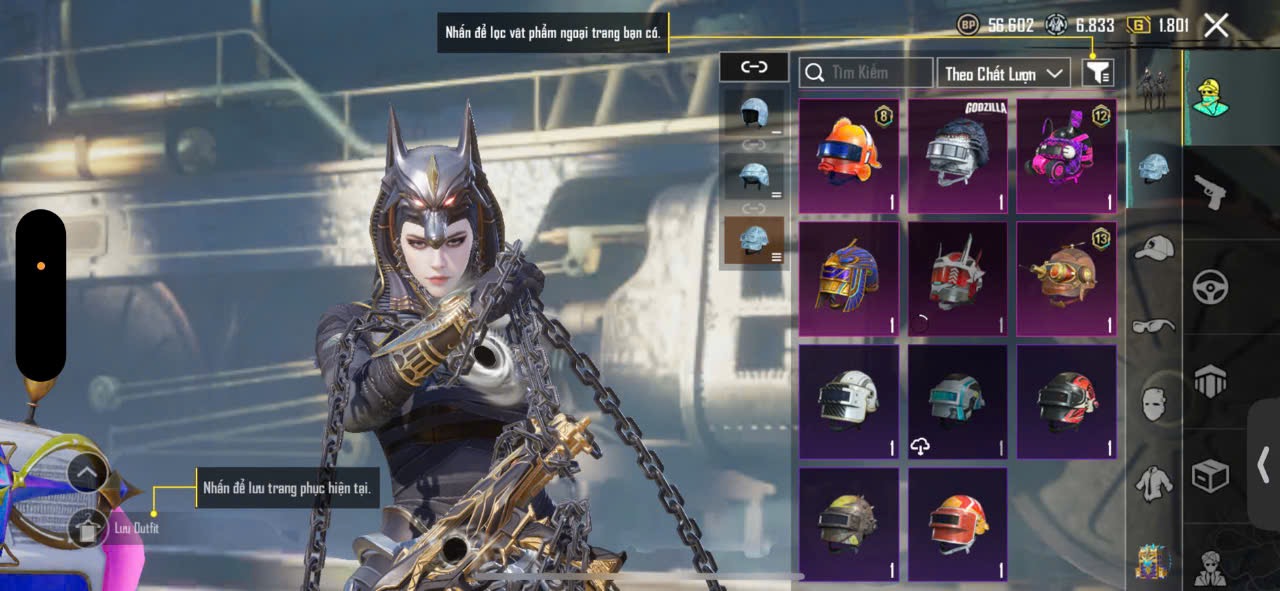Screen dimensions: 1280x591
Task: Expand the up-arrow button above Lưu Outfit
Action: (x=88, y=472)
